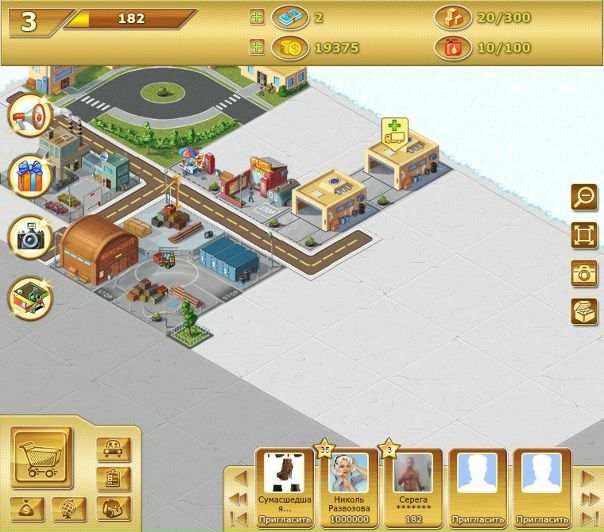Click the car with passengers button
Image resolution: width=604 pixels, height=532 pixels.
tap(113, 450)
